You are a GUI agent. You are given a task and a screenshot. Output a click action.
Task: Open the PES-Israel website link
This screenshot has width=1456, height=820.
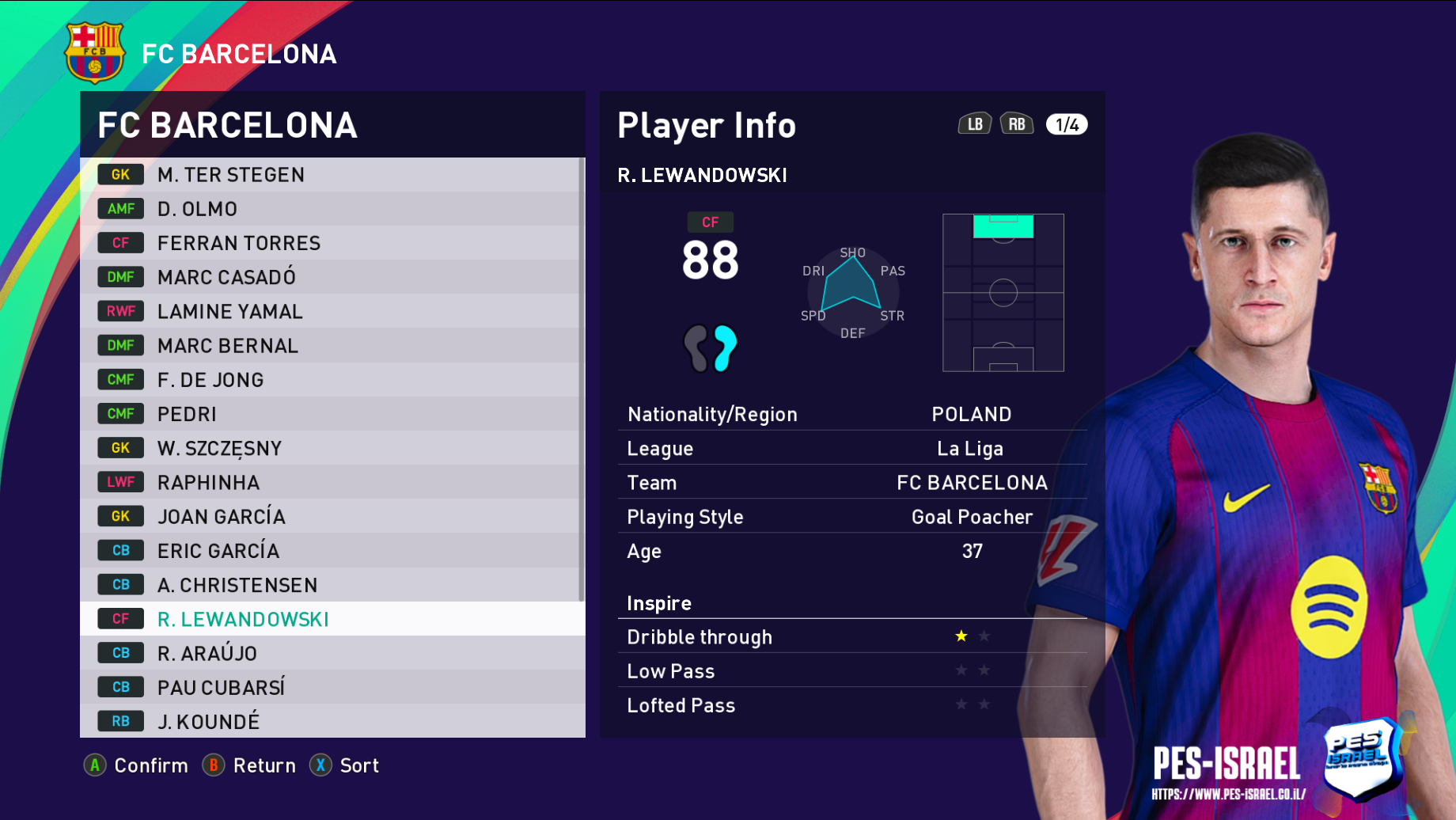[1228, 794]
